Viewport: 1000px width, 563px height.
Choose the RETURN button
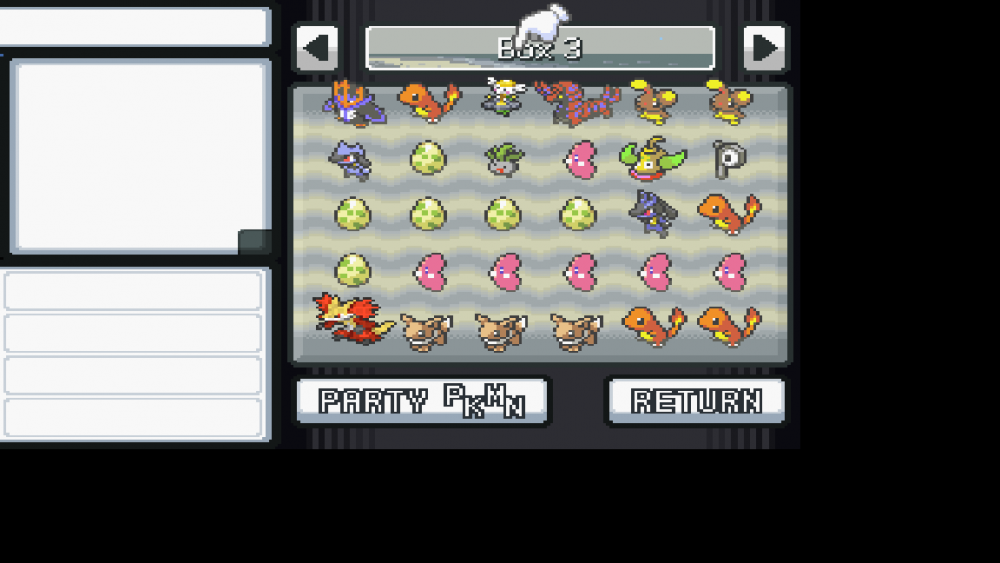coord(696,401)
